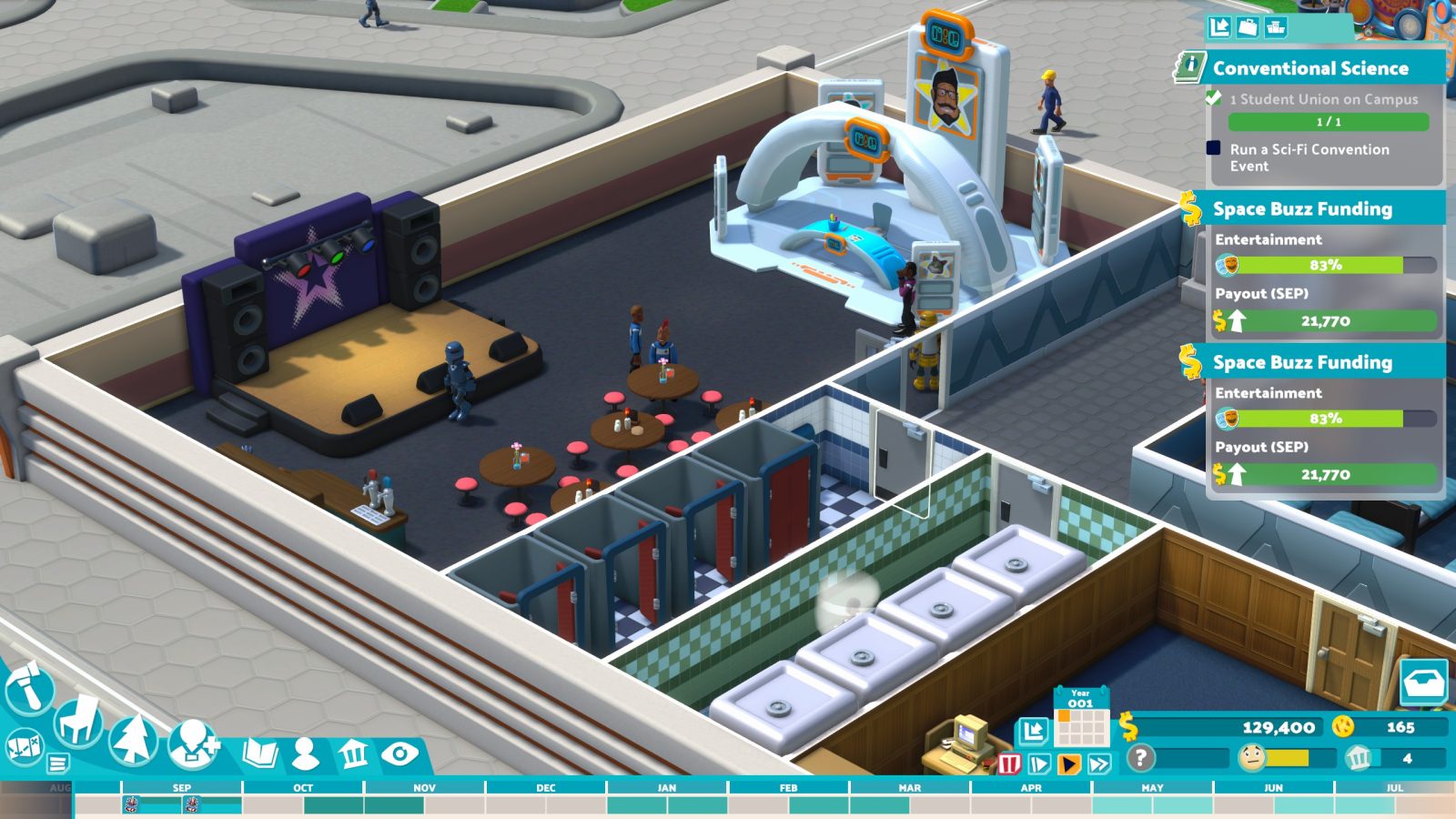Select the NOV month on the timeline
The image size is (1456, 819).
pyautogui.click(x=423, y=788)
